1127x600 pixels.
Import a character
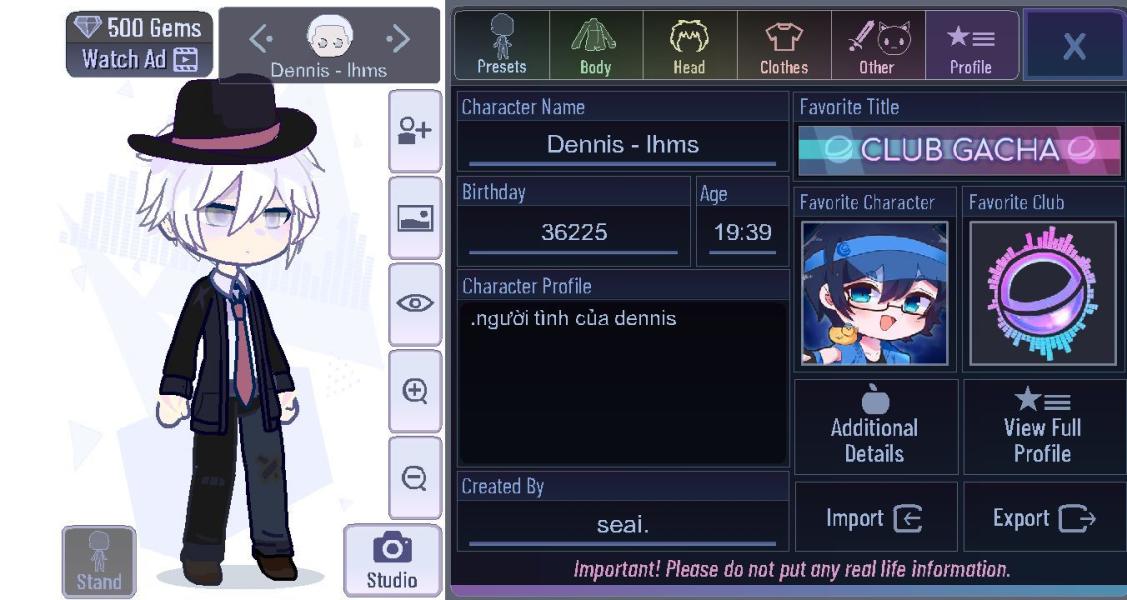click(875, 518)
